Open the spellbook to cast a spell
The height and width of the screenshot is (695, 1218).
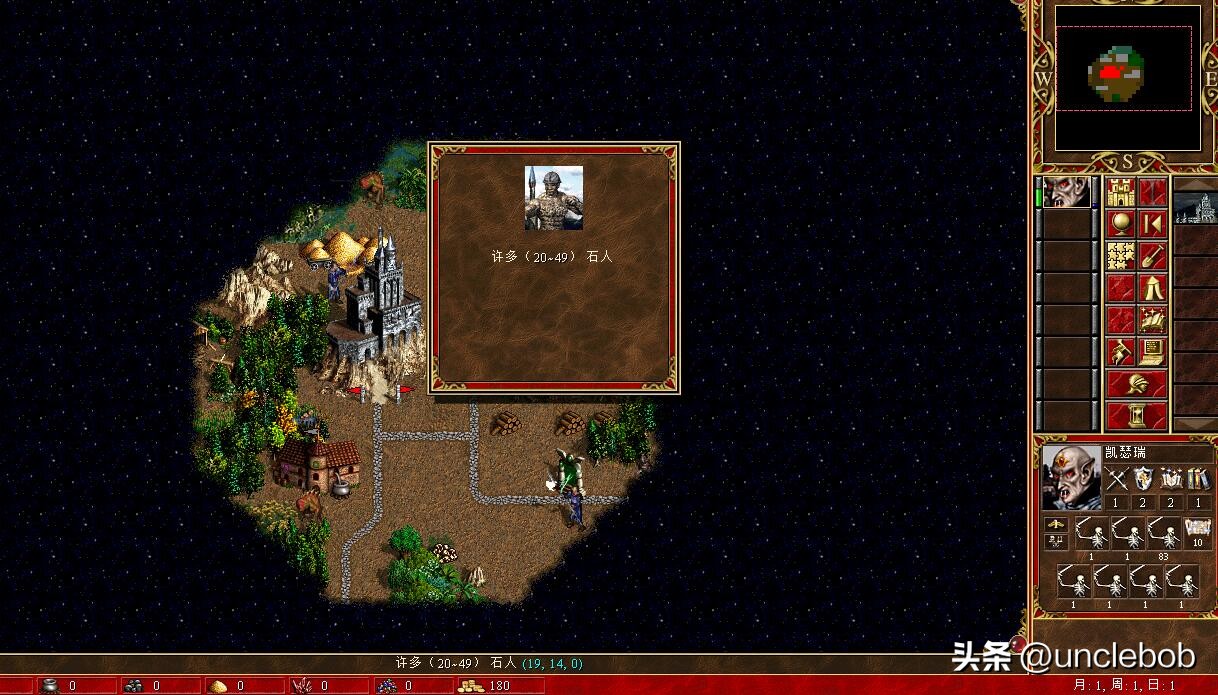coord(1153,320)
